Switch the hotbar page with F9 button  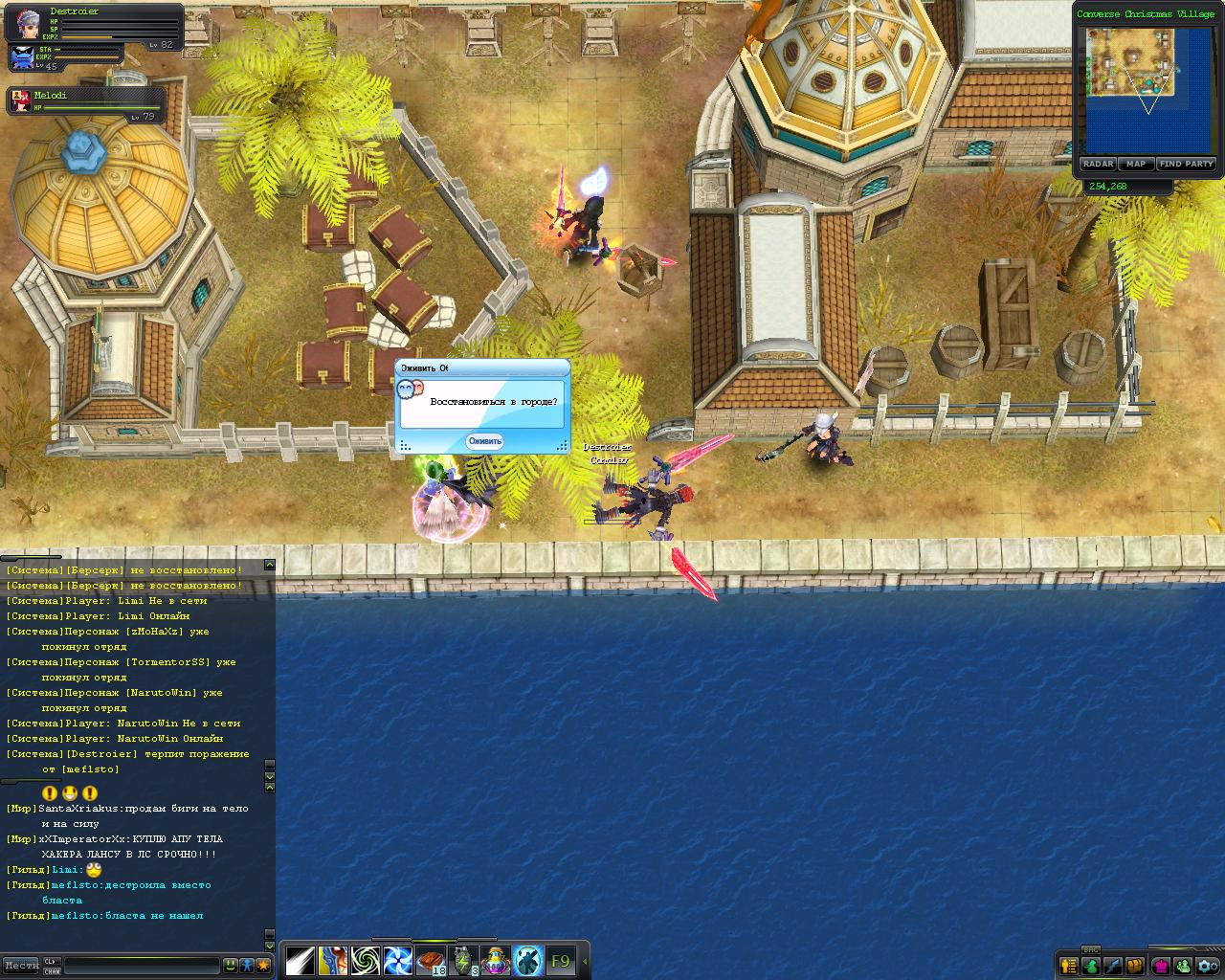point(560,960)
